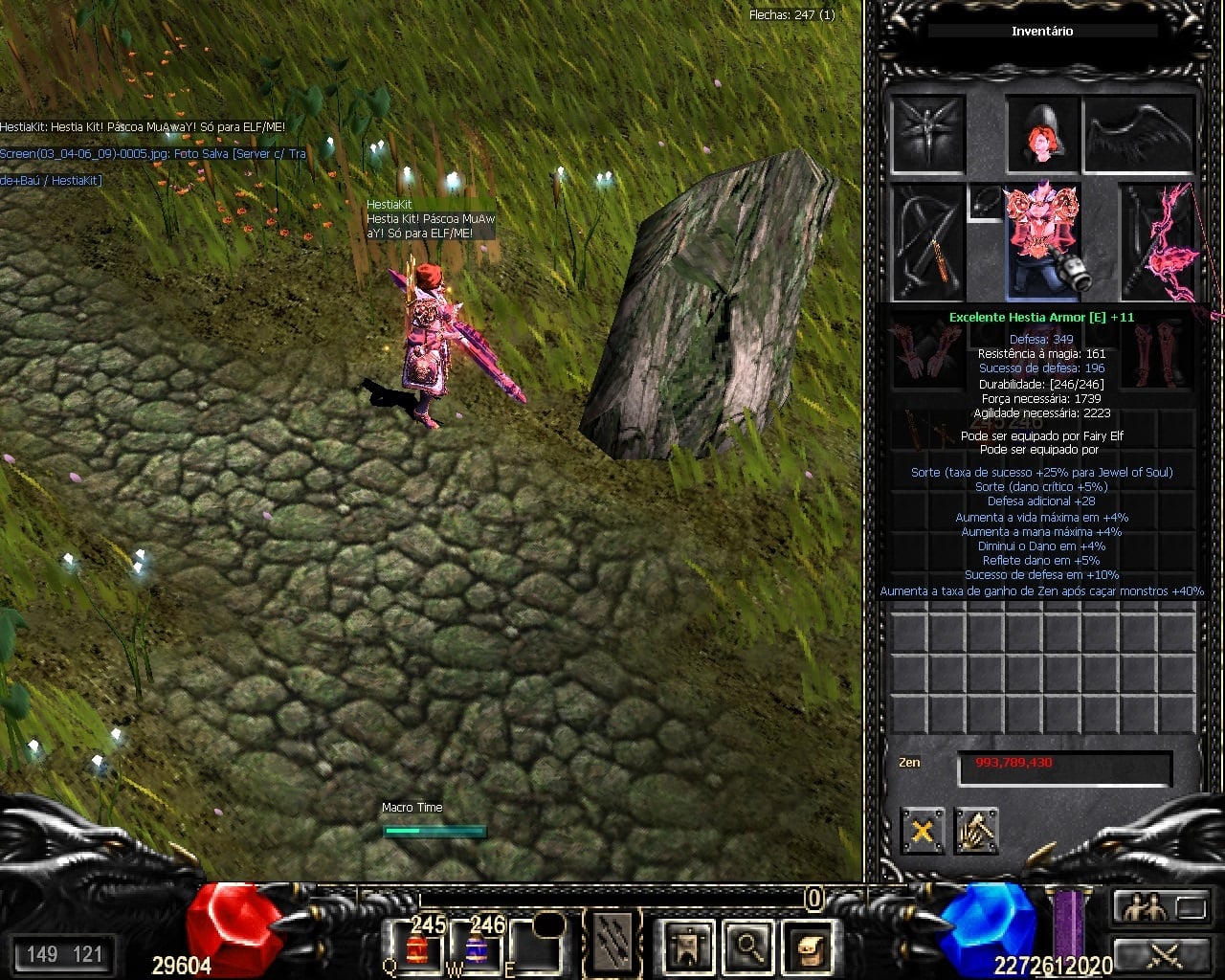Select the red-haired helm equipment slot

pos(1042,134)
